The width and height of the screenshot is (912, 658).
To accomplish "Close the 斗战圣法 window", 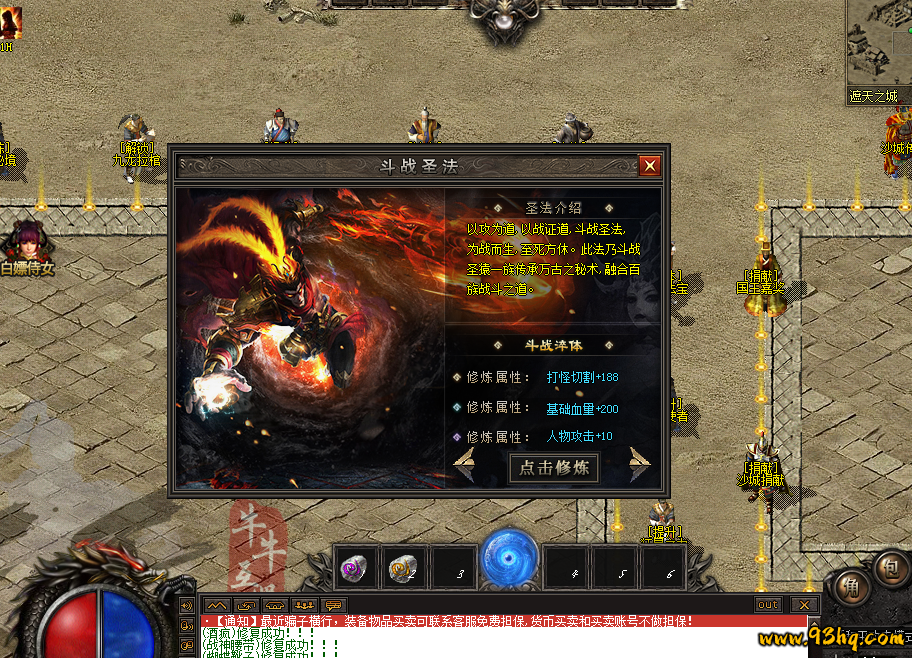I will coord(650,166).
